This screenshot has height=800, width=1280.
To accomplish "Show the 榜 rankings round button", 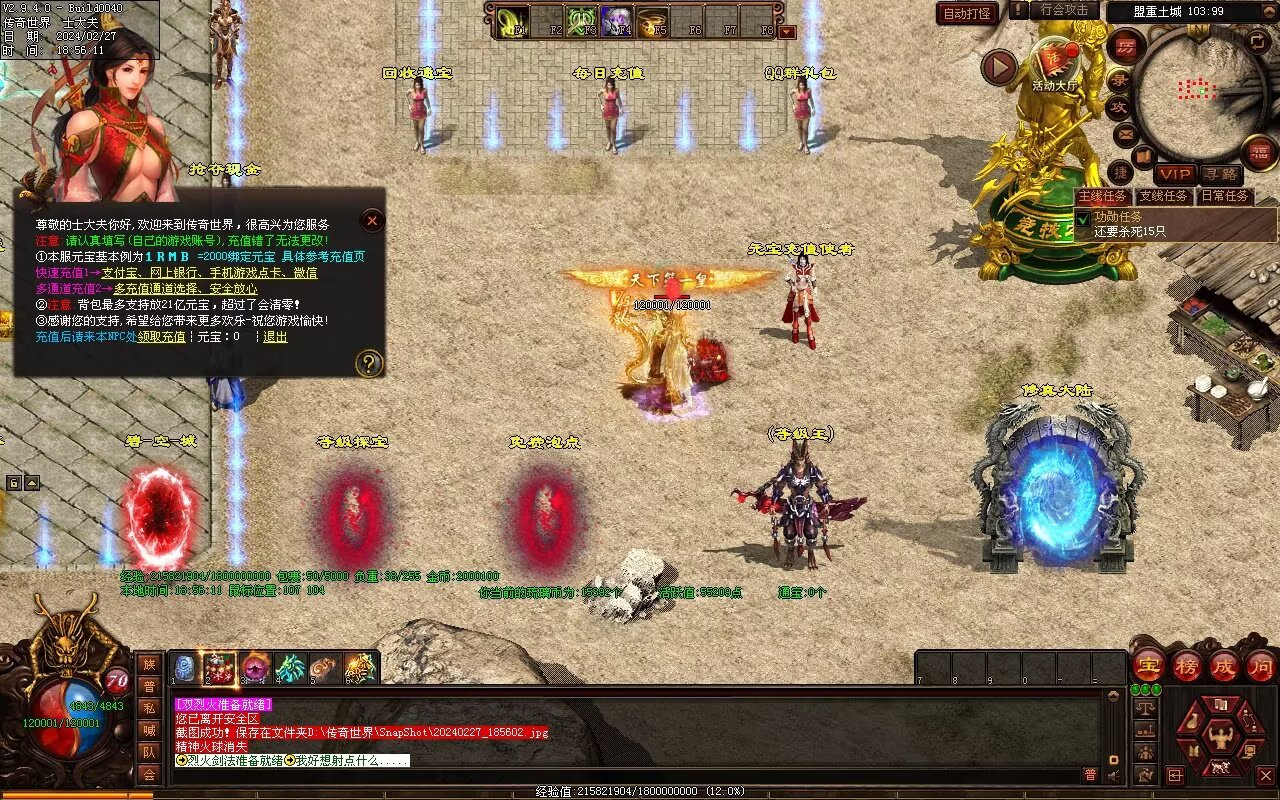I will [x=1187, y=665].
